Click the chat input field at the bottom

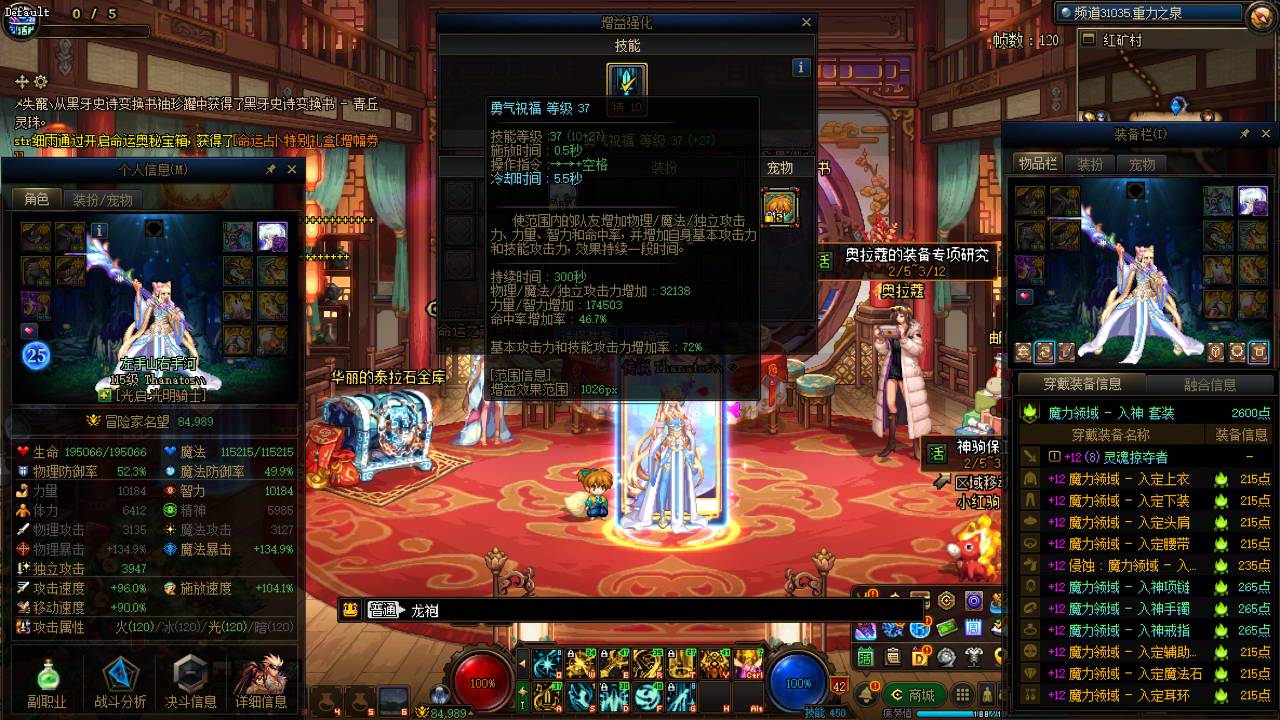650,608
